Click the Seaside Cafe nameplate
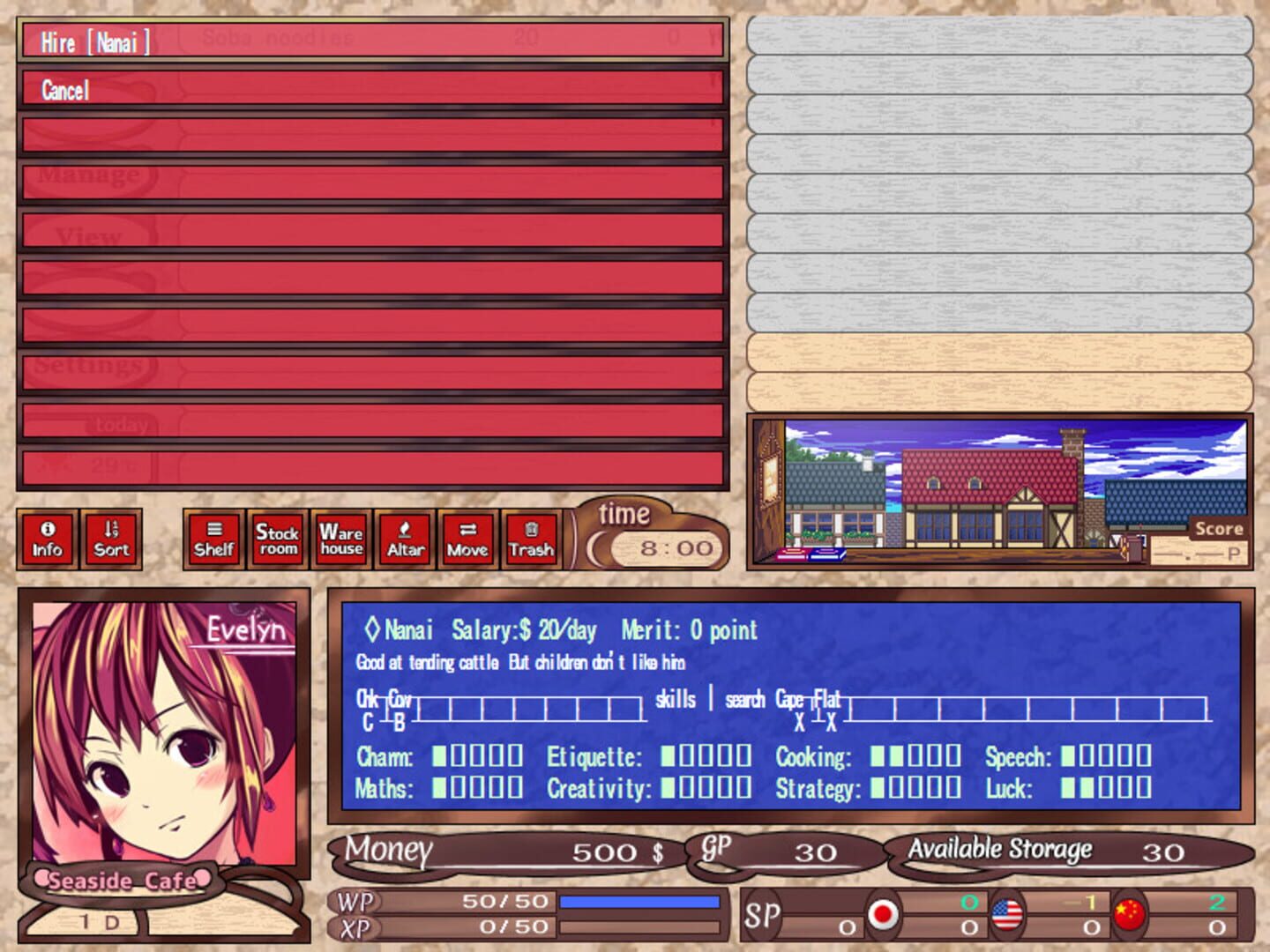 (x=123, y=879)
